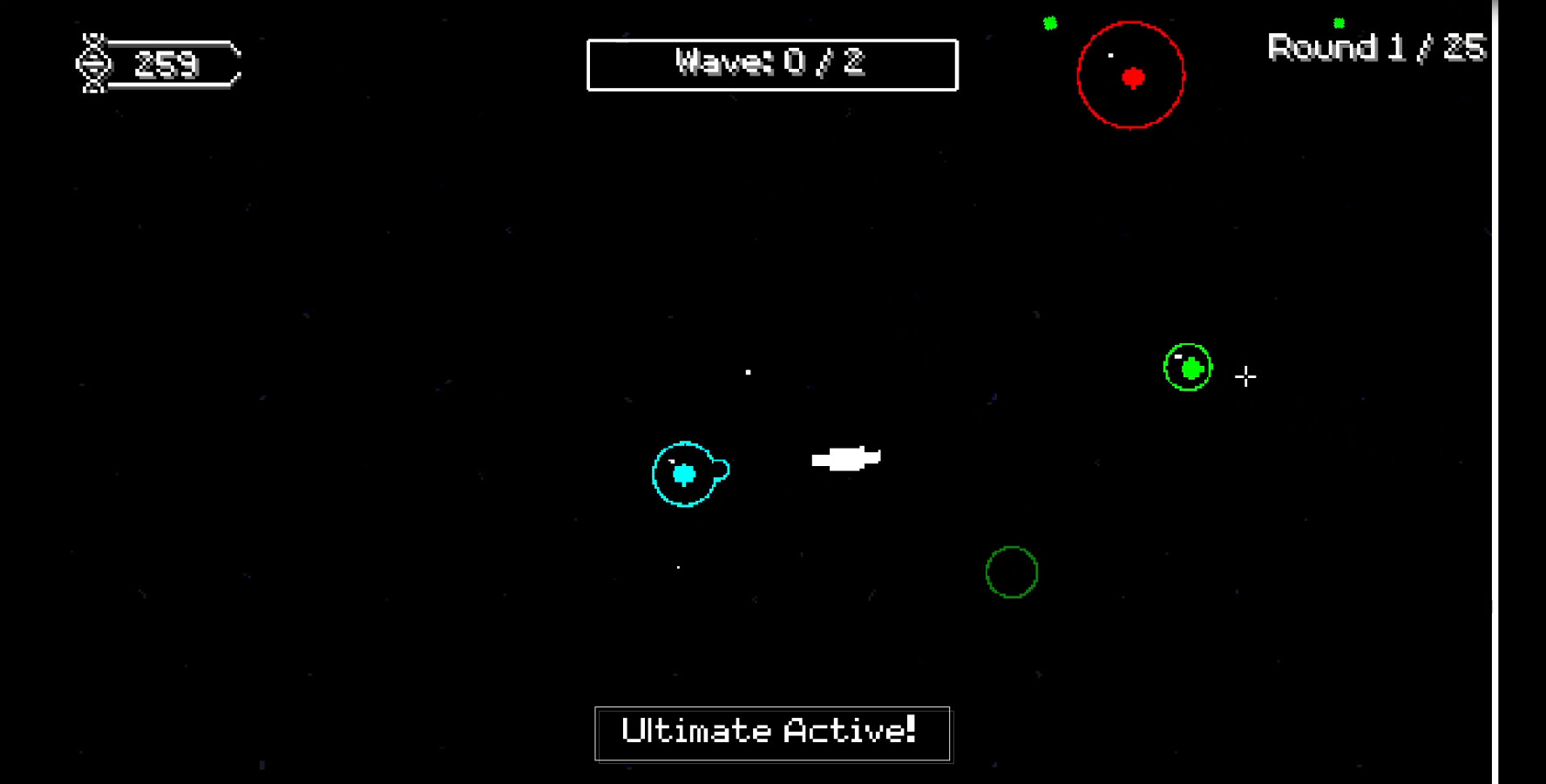Expand the score counter panel
Viewport: 1546px width, 784px height.
[161, 63]
